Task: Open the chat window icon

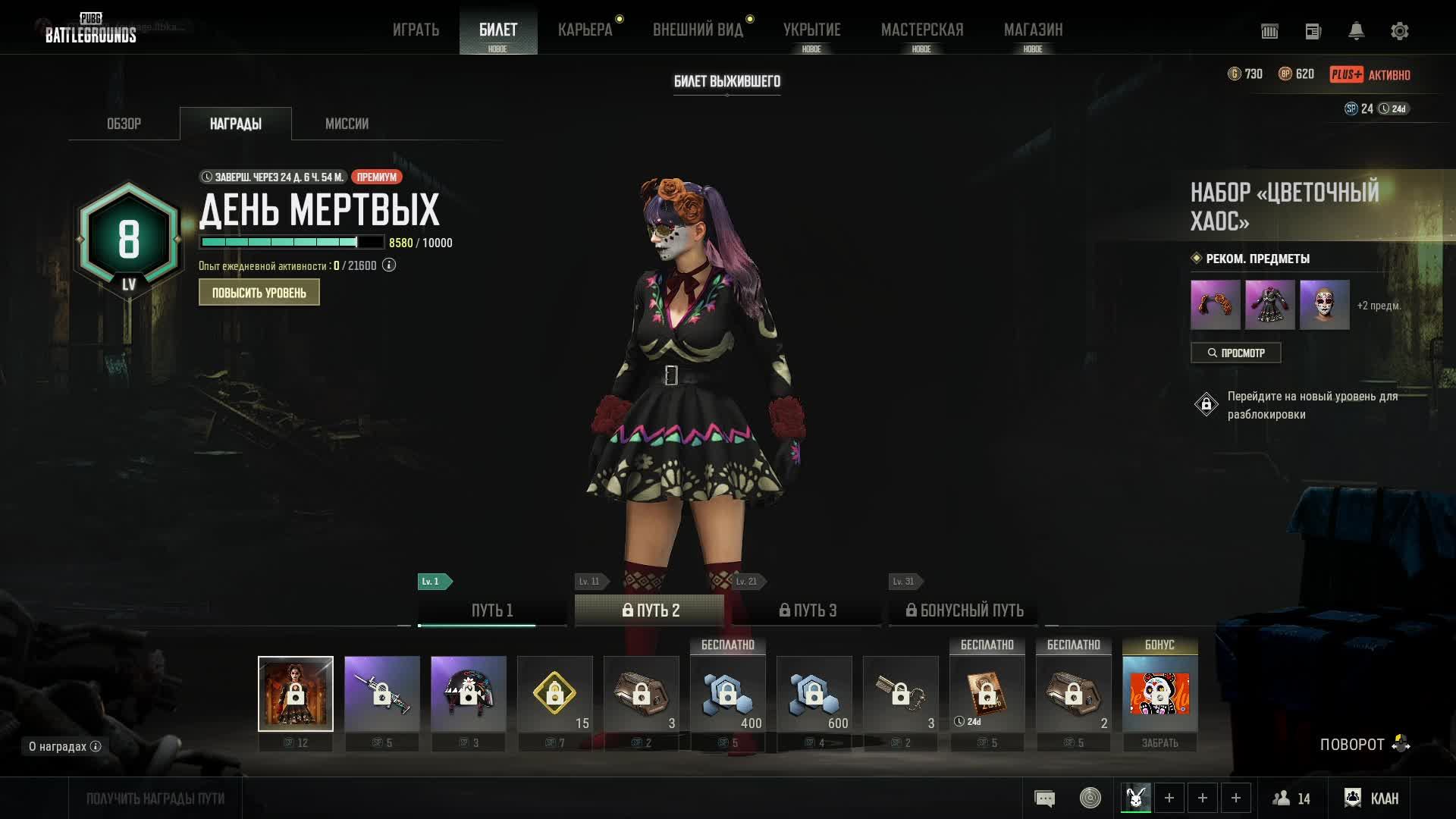Action: [x=1044, y=798]
